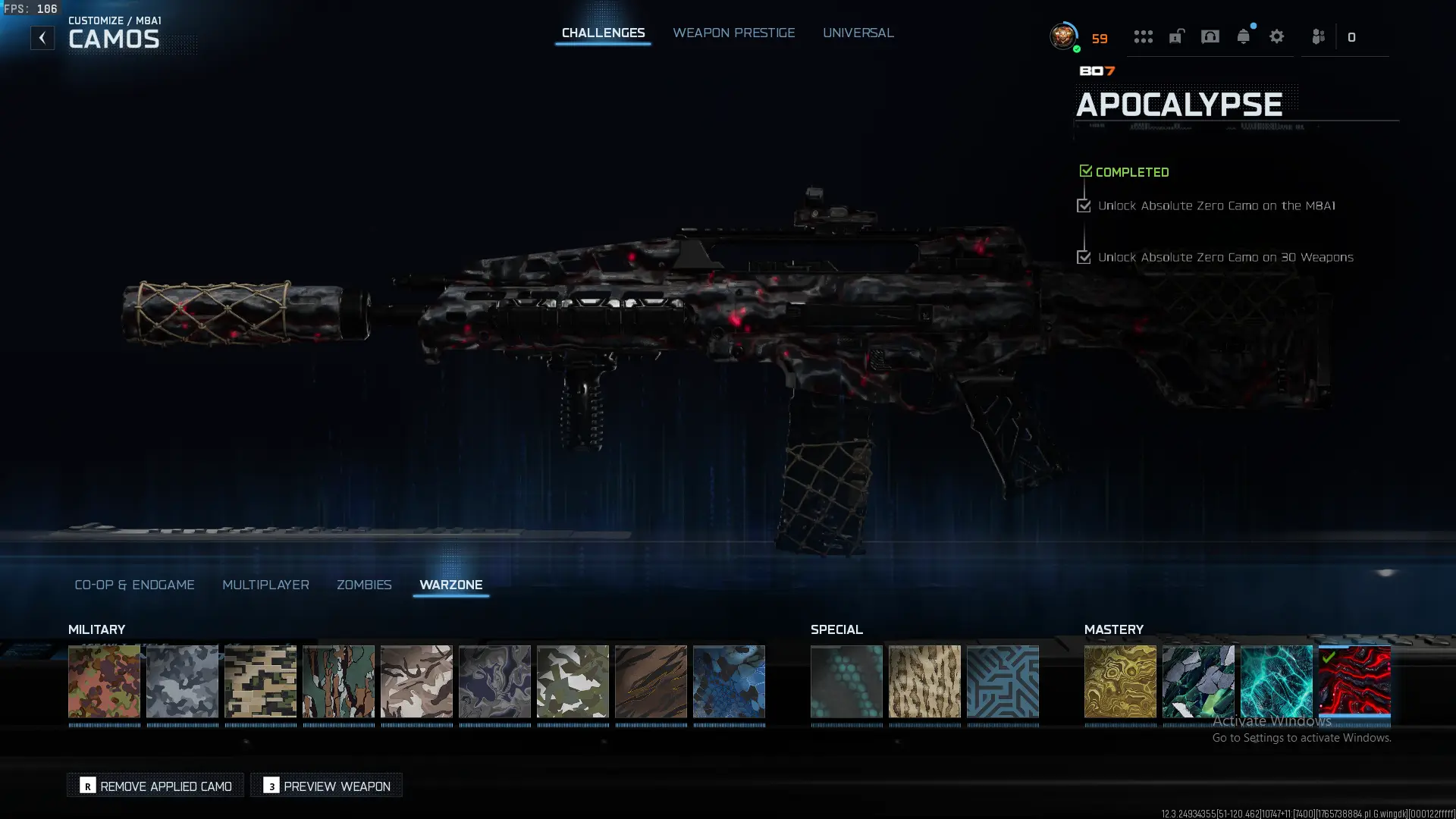Select the checked red Mastery camo thumbnail
Viewport: 1456px width, 819px height.
(x=1354, y=682)
